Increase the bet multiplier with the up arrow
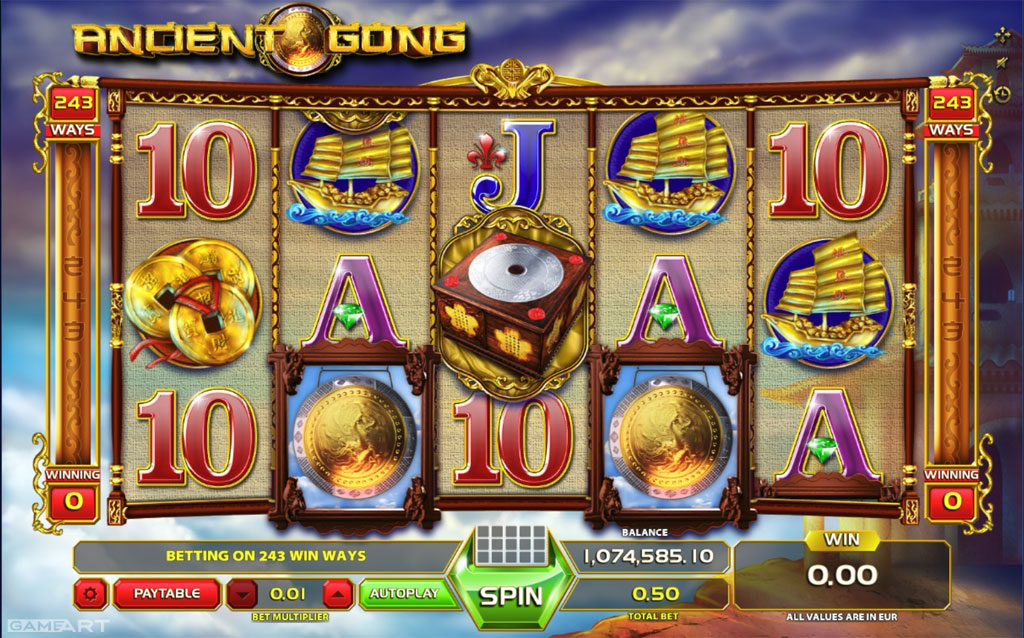This screenshot has width=1024, height=638. (x=339, y=594)
